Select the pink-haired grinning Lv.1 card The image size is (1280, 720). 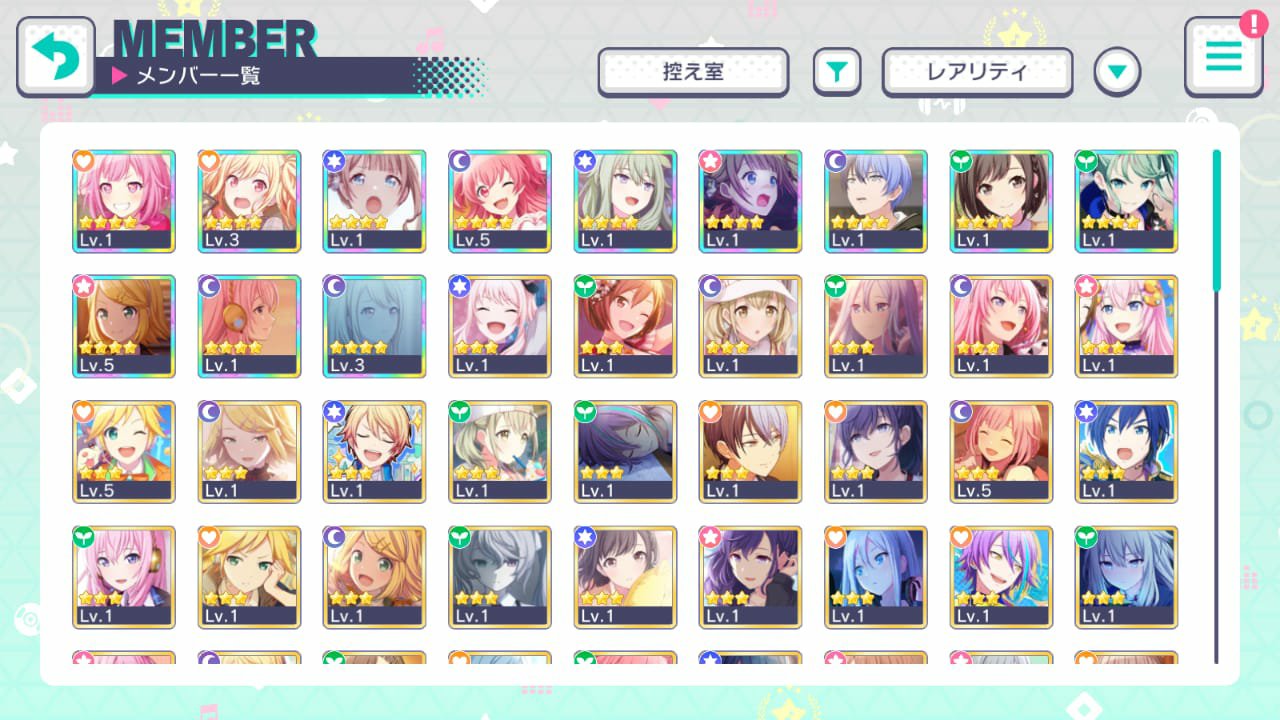(124, 201)
